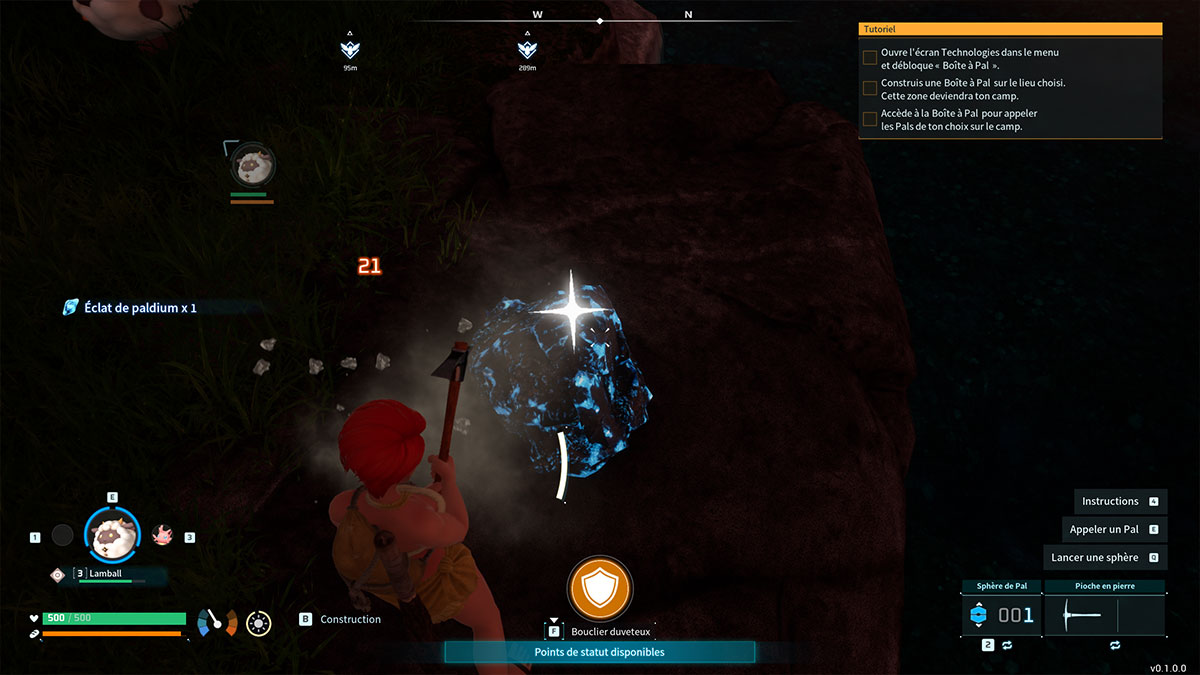The height and width of the screenshot is (675, 1200).
Task: Click the Instructions button
Action: (x=1110, y=501)
